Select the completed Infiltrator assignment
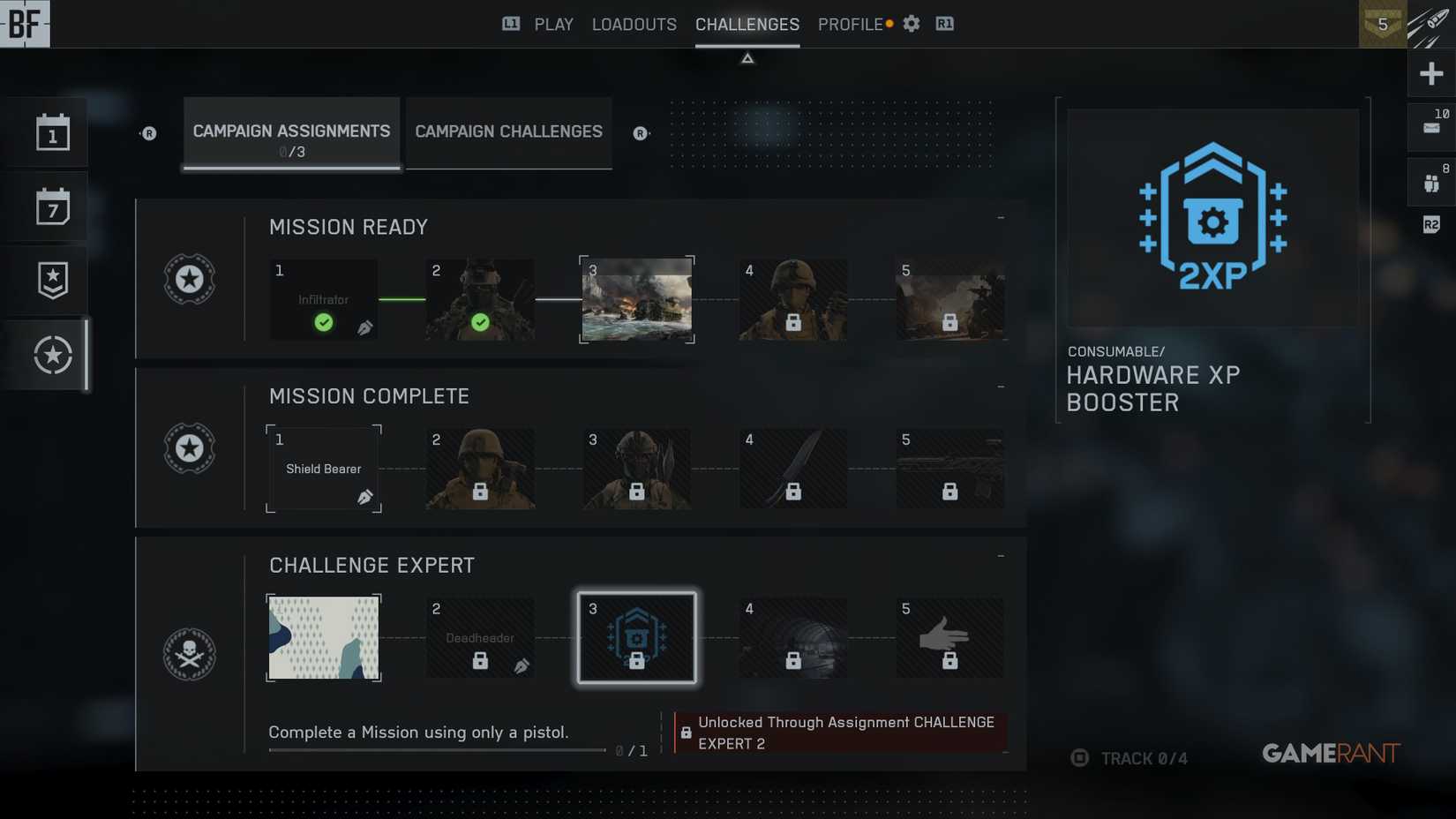This screenshot has height=819, width=1456. click(x=323, y=299)
